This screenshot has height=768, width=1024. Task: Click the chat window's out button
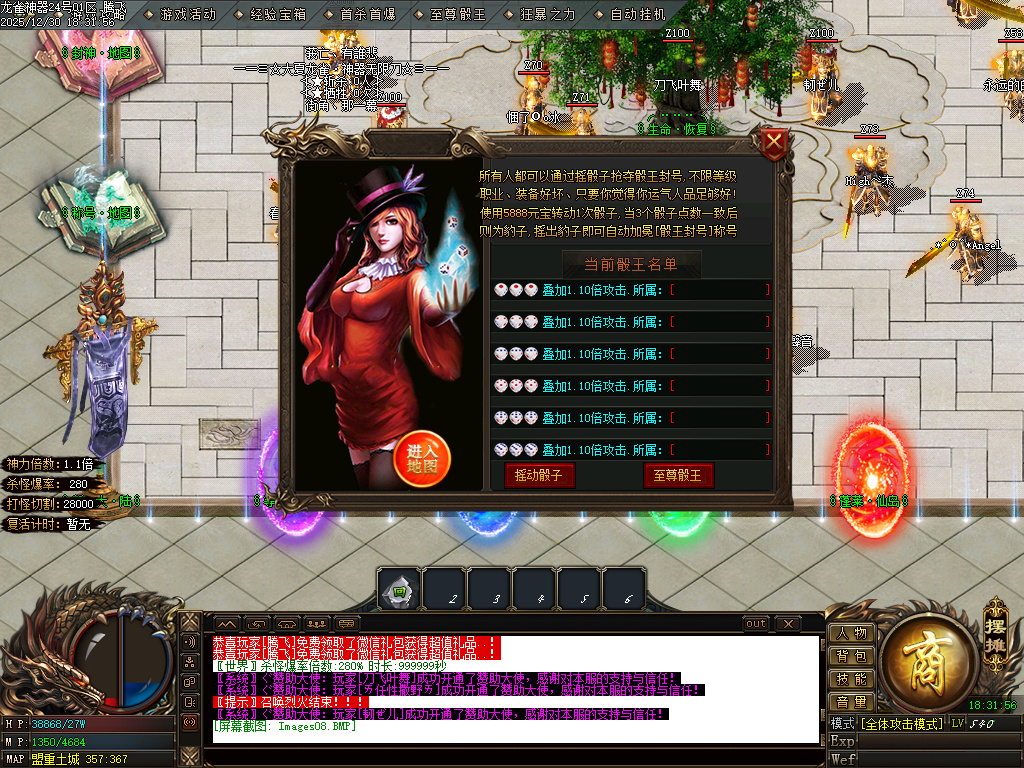[756, 624]
